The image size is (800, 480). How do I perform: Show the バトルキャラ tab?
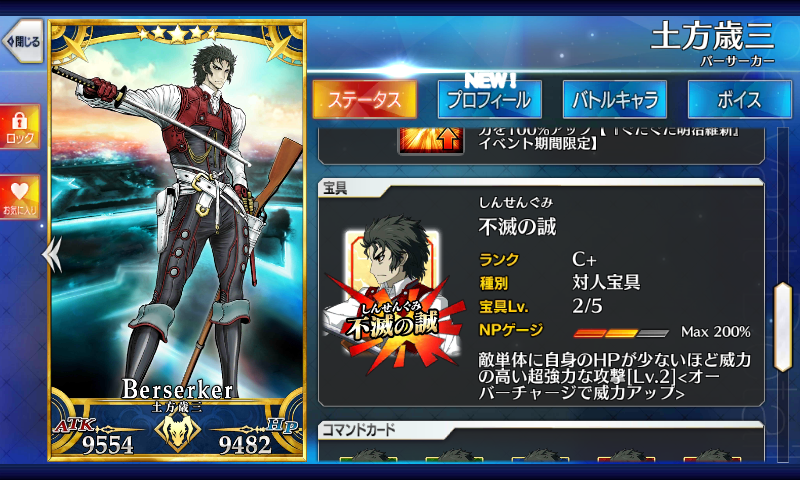614,100
